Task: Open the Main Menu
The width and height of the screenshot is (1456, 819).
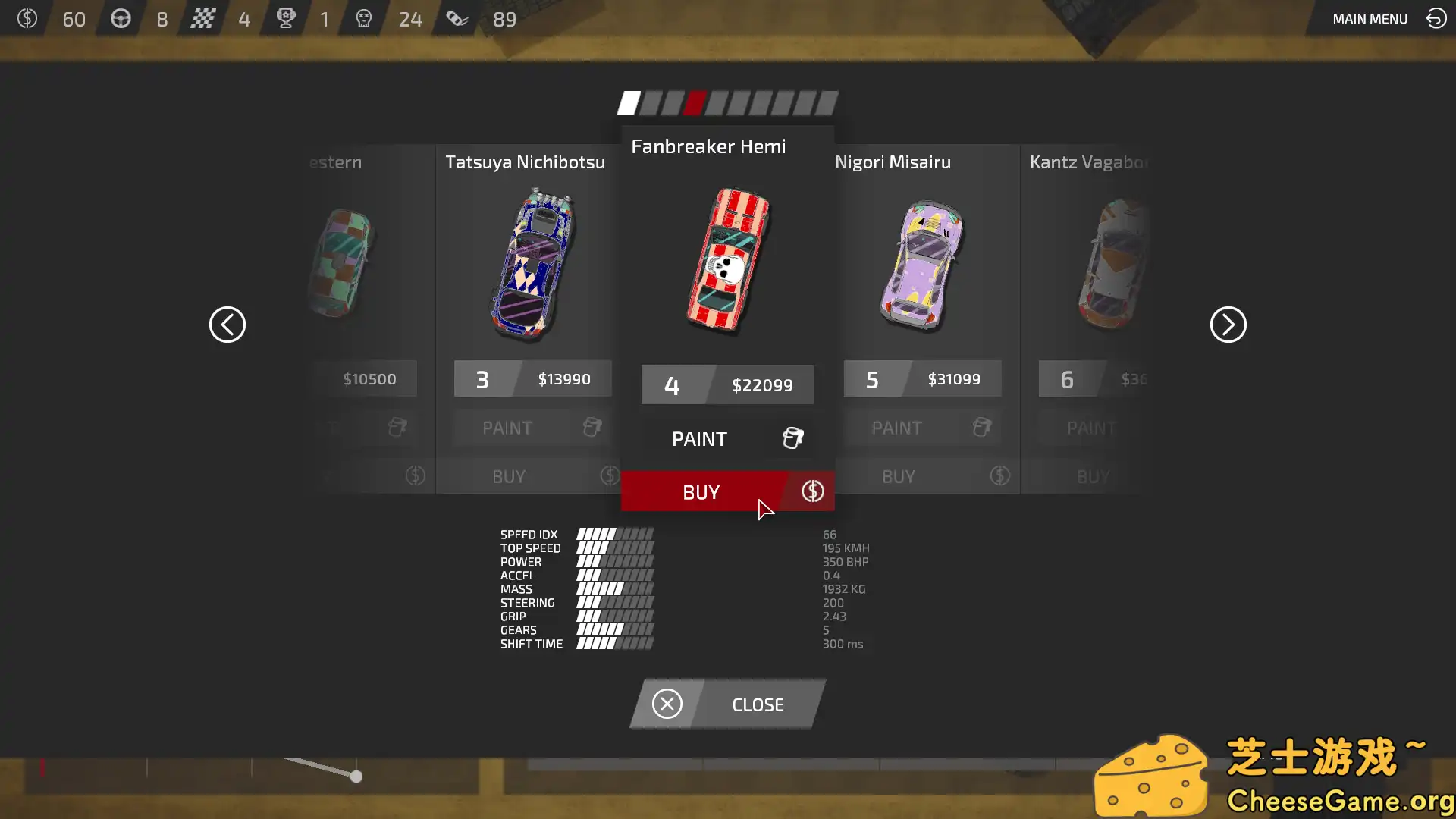Action: click(1370, 19)
